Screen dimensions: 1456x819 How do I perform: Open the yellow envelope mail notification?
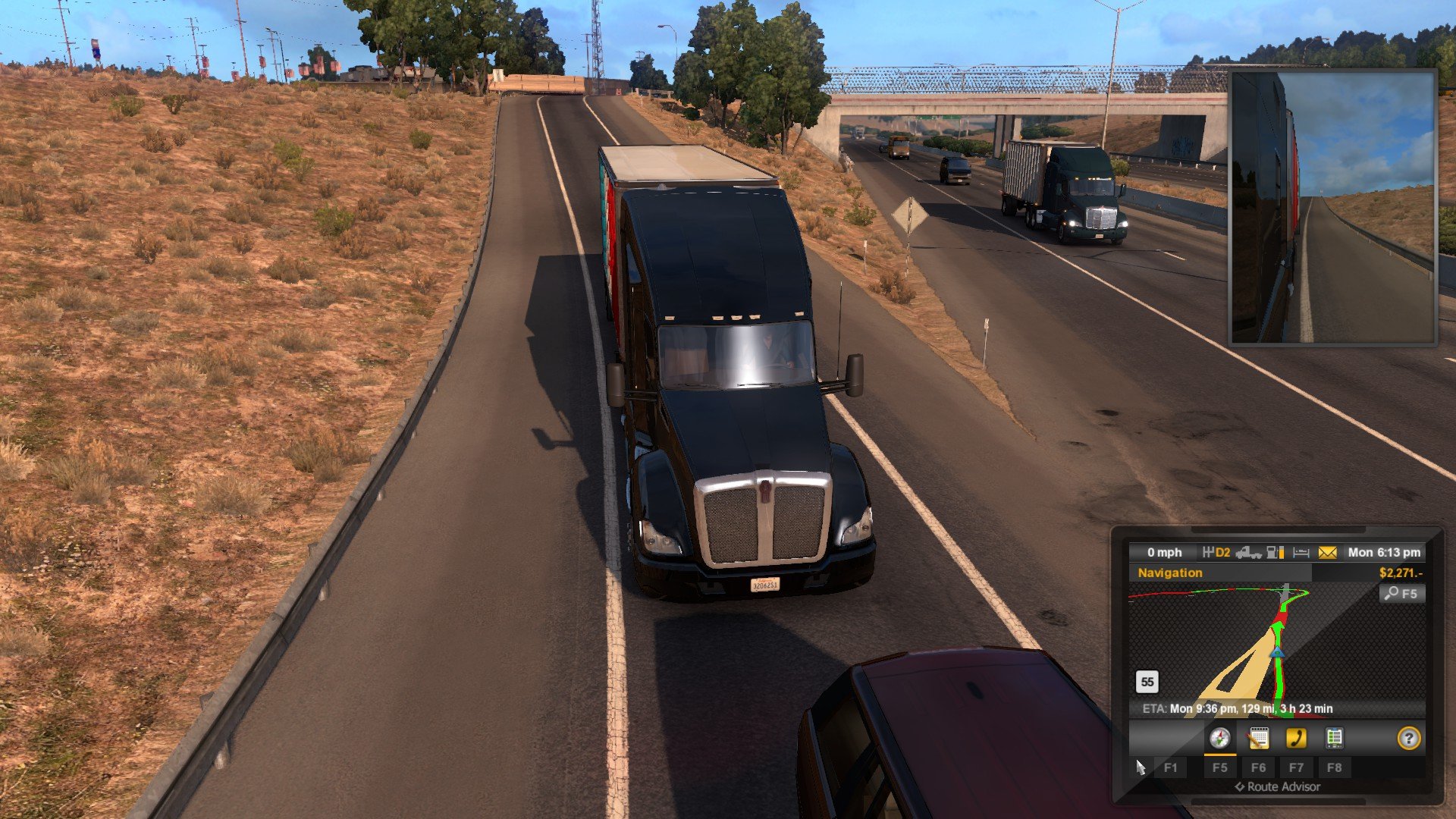1327,553
